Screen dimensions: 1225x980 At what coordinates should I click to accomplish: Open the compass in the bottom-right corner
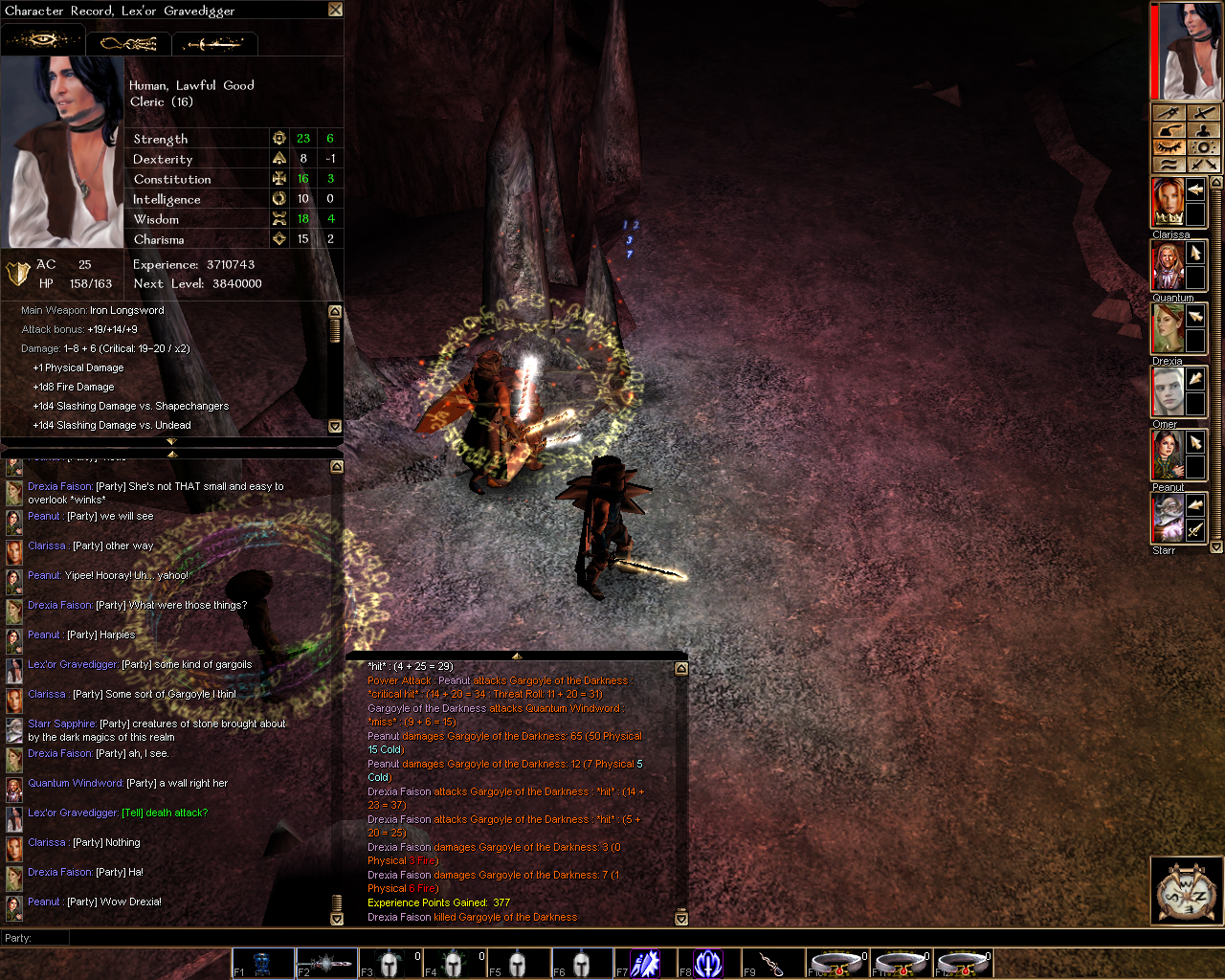(x=1186, y=892)
